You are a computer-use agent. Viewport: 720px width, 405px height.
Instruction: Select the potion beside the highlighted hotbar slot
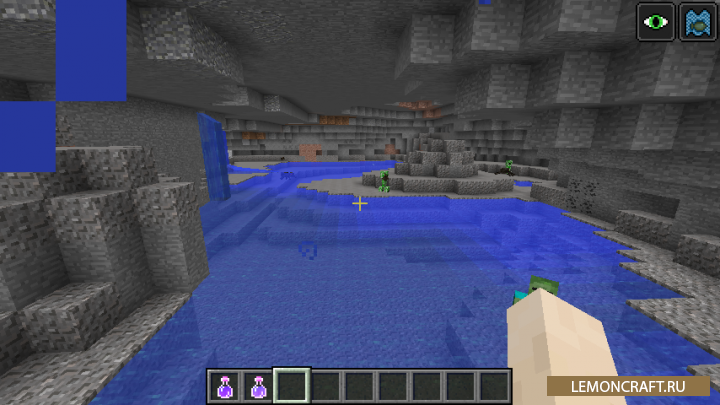coord(258,385)
